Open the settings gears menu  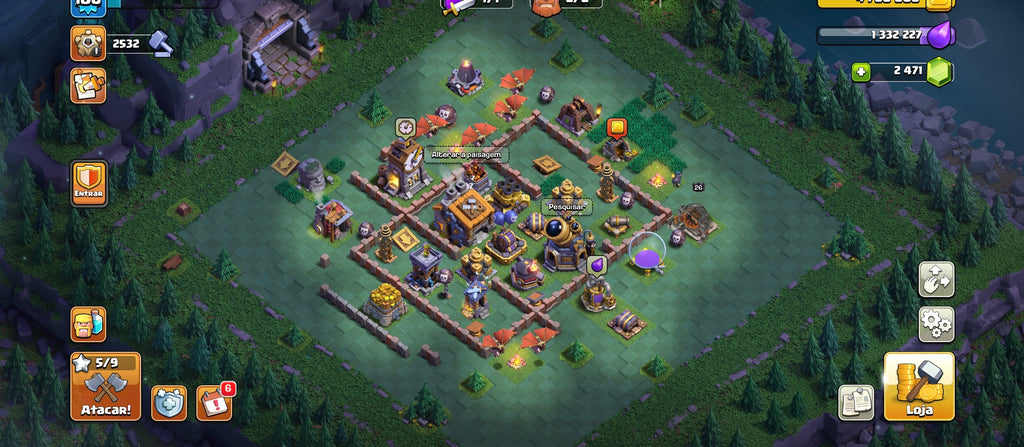936,324
